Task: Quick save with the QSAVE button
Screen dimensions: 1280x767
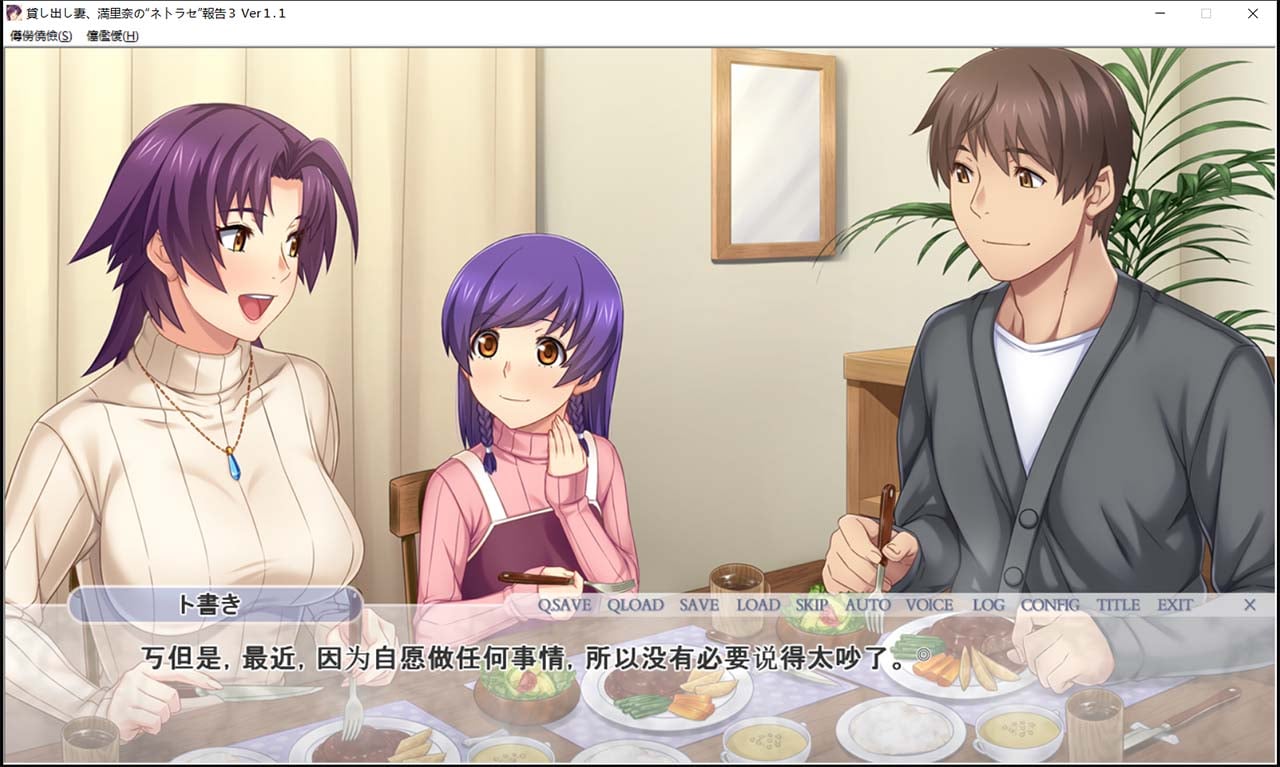Action: (x=564, y=605)
